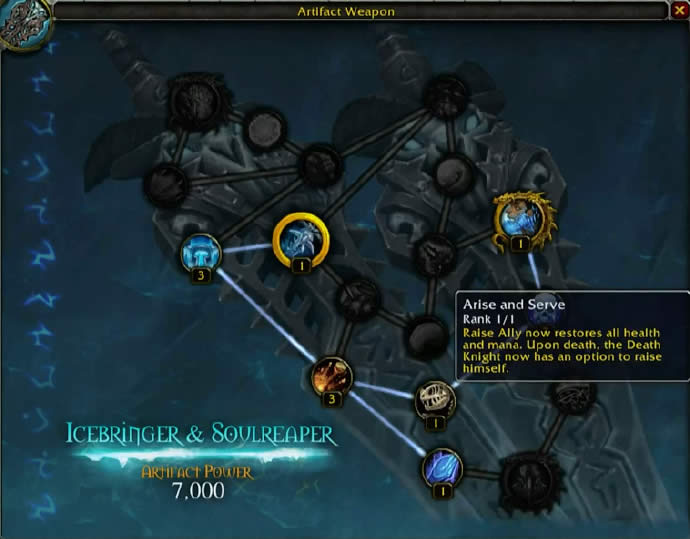Close the Artifact Weapon window
Screen dimensions: 690x539
click(x=679, y=11)
